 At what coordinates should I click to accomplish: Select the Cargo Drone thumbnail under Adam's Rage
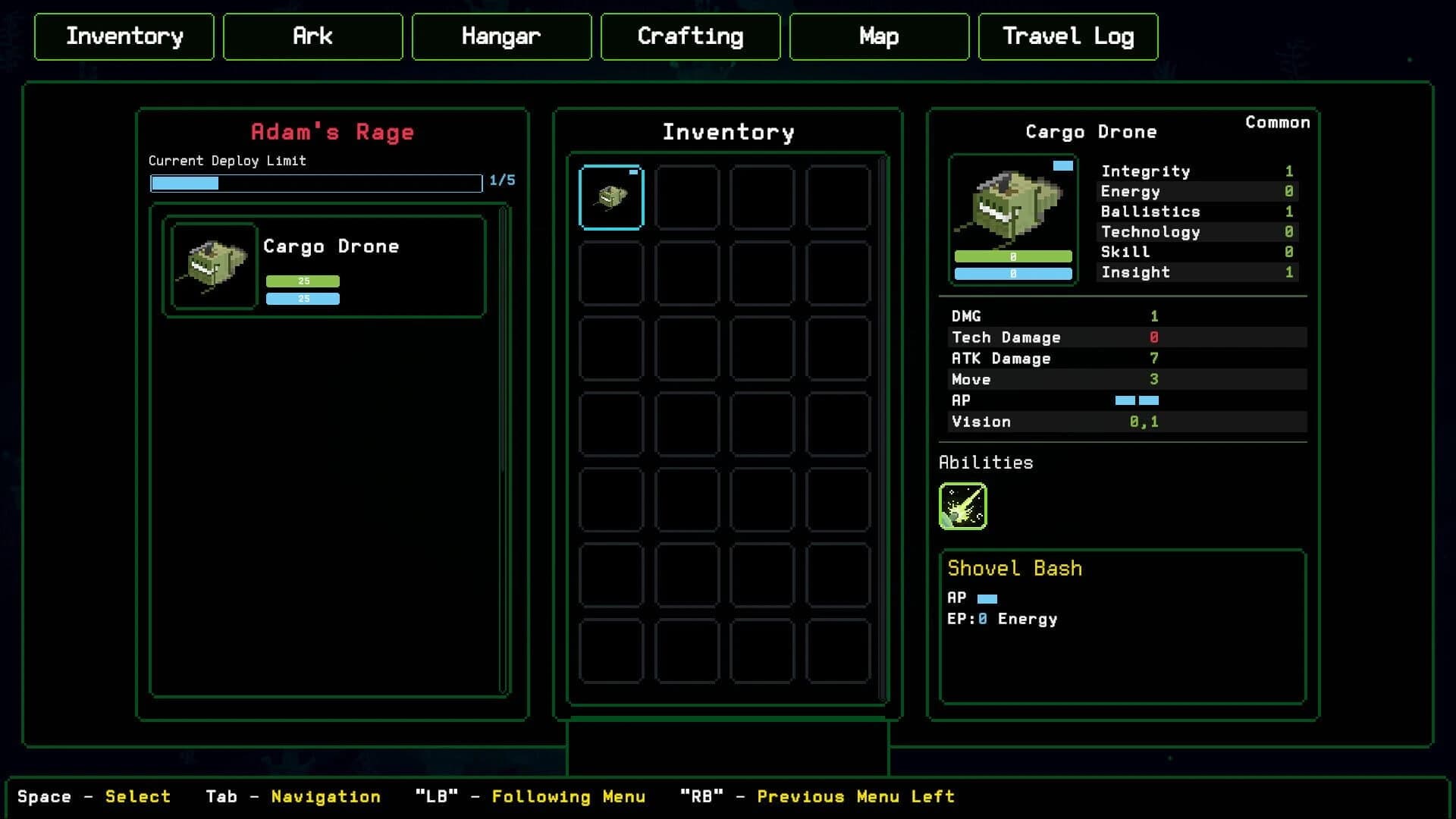click(x=214, y=265)
